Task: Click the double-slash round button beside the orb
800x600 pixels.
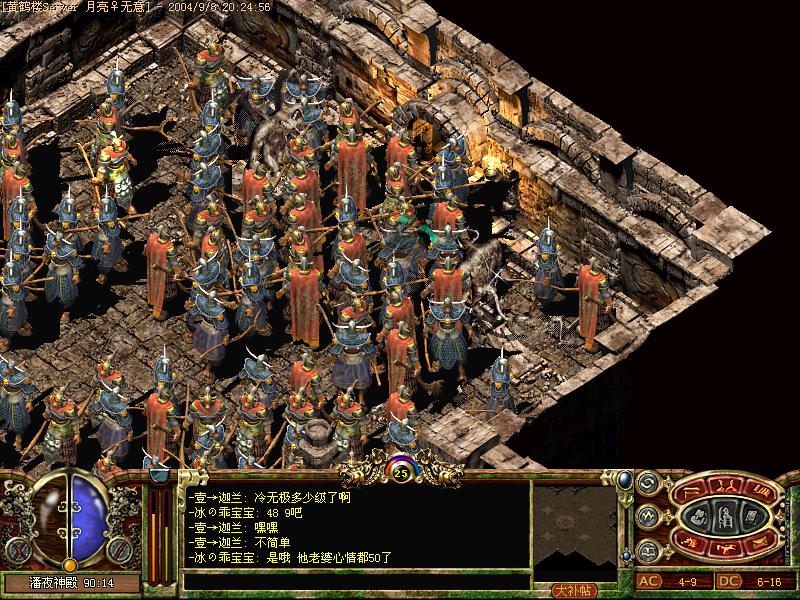Action: coord(119,550)
